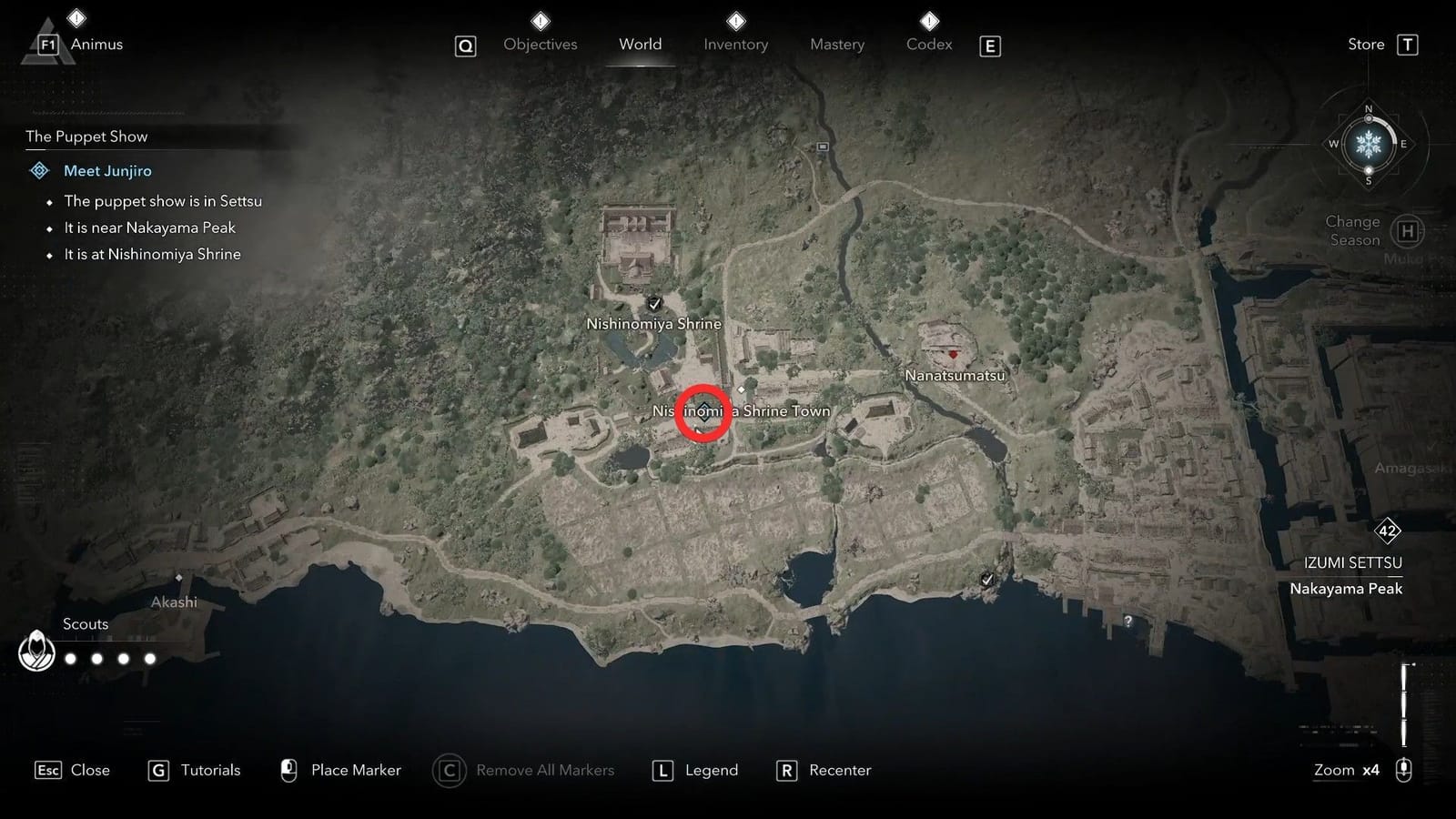The height and width of the screenshot is (819, 1456).
Task: Click the level 42 badge for Izumi Settsu
Action: 1387,532
